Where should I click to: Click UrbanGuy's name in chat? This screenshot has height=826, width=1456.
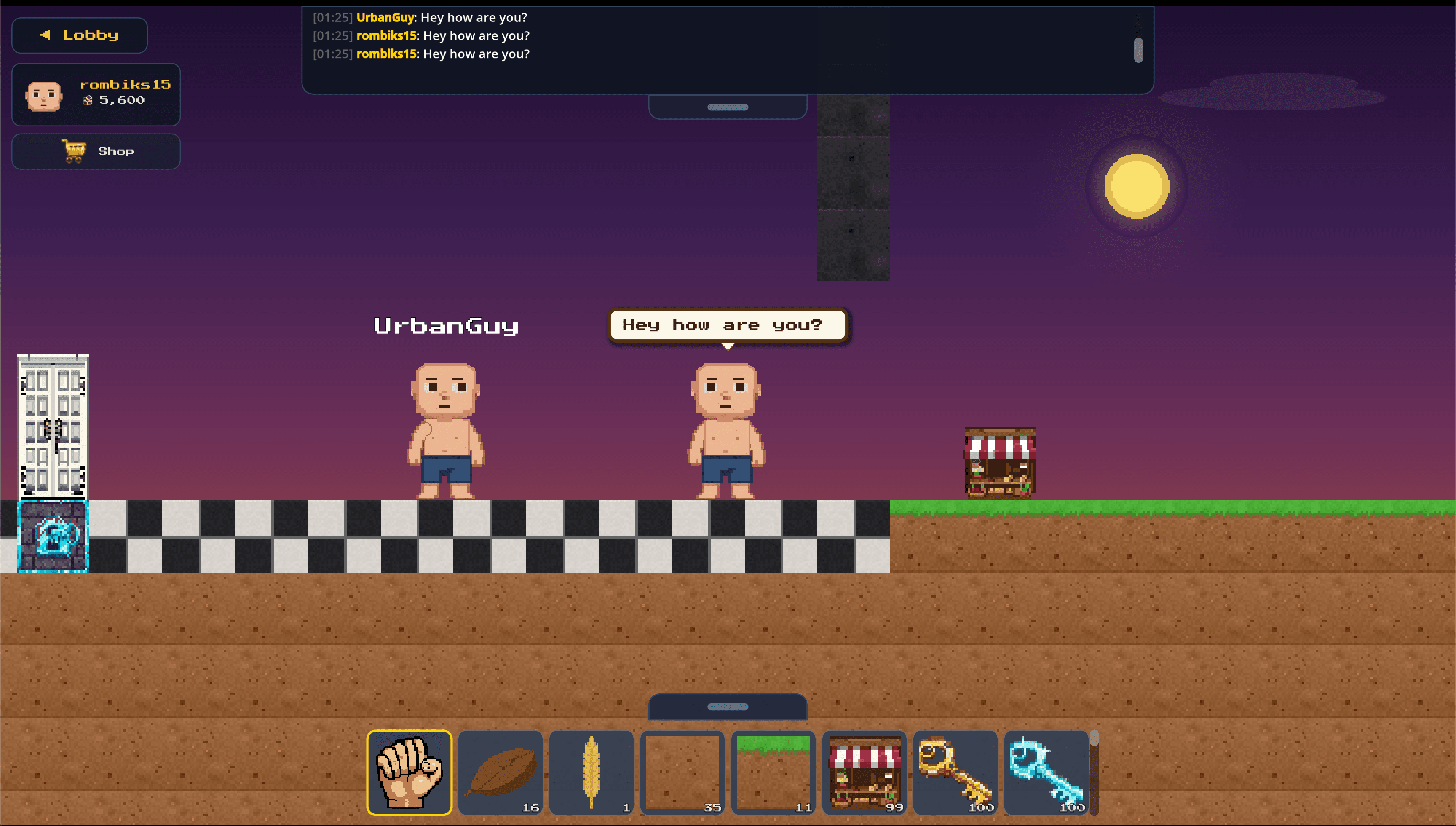385,18
